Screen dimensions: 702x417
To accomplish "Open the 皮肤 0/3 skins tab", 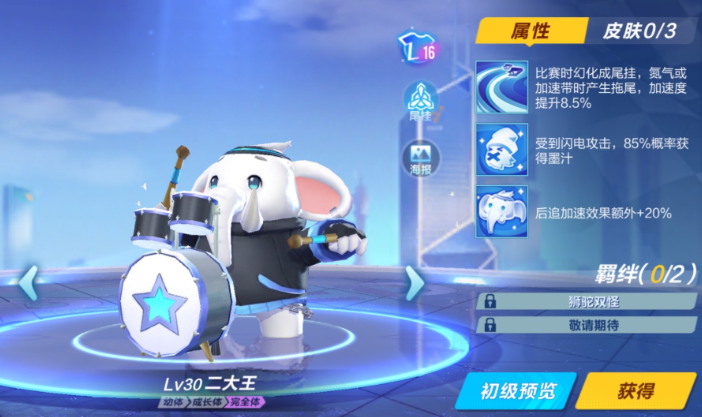I will [639, 31].
